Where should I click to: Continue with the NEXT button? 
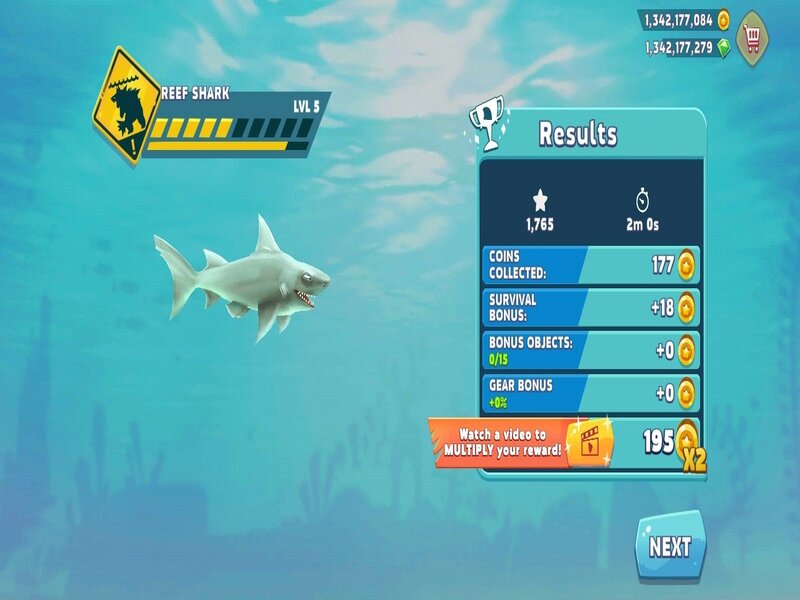(669, 547)
